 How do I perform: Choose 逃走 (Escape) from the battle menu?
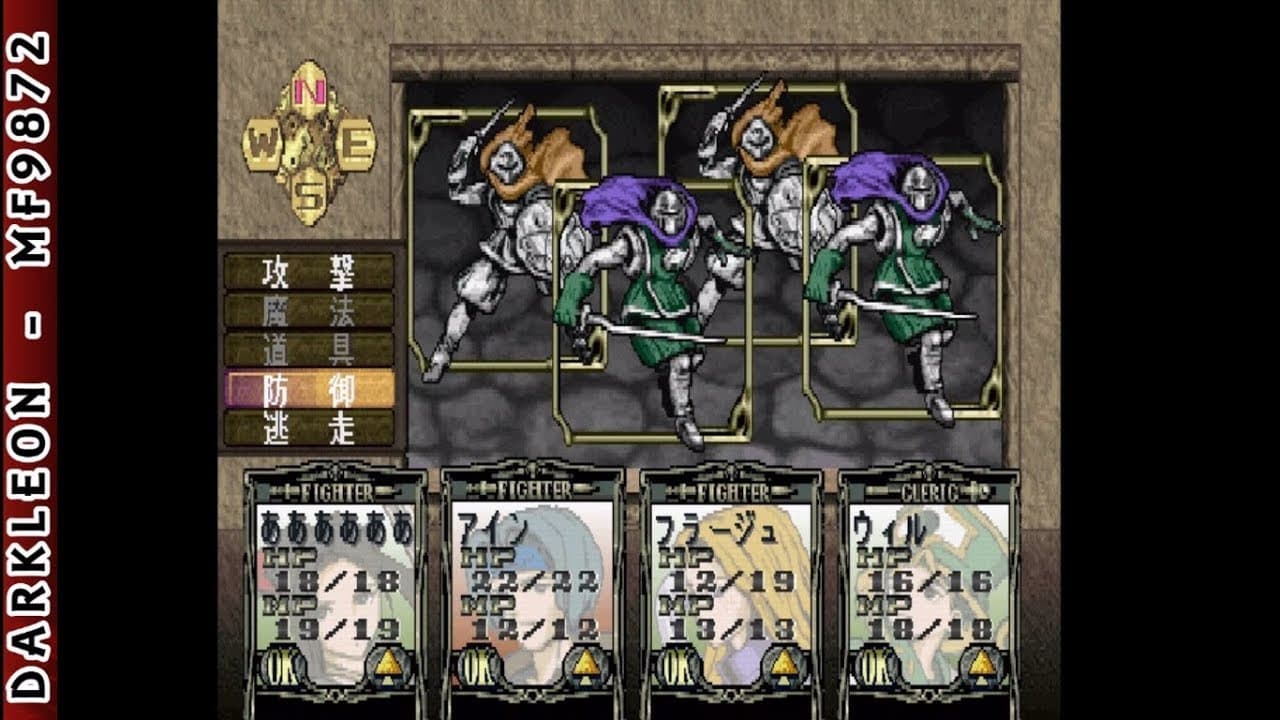click(308, 427)
